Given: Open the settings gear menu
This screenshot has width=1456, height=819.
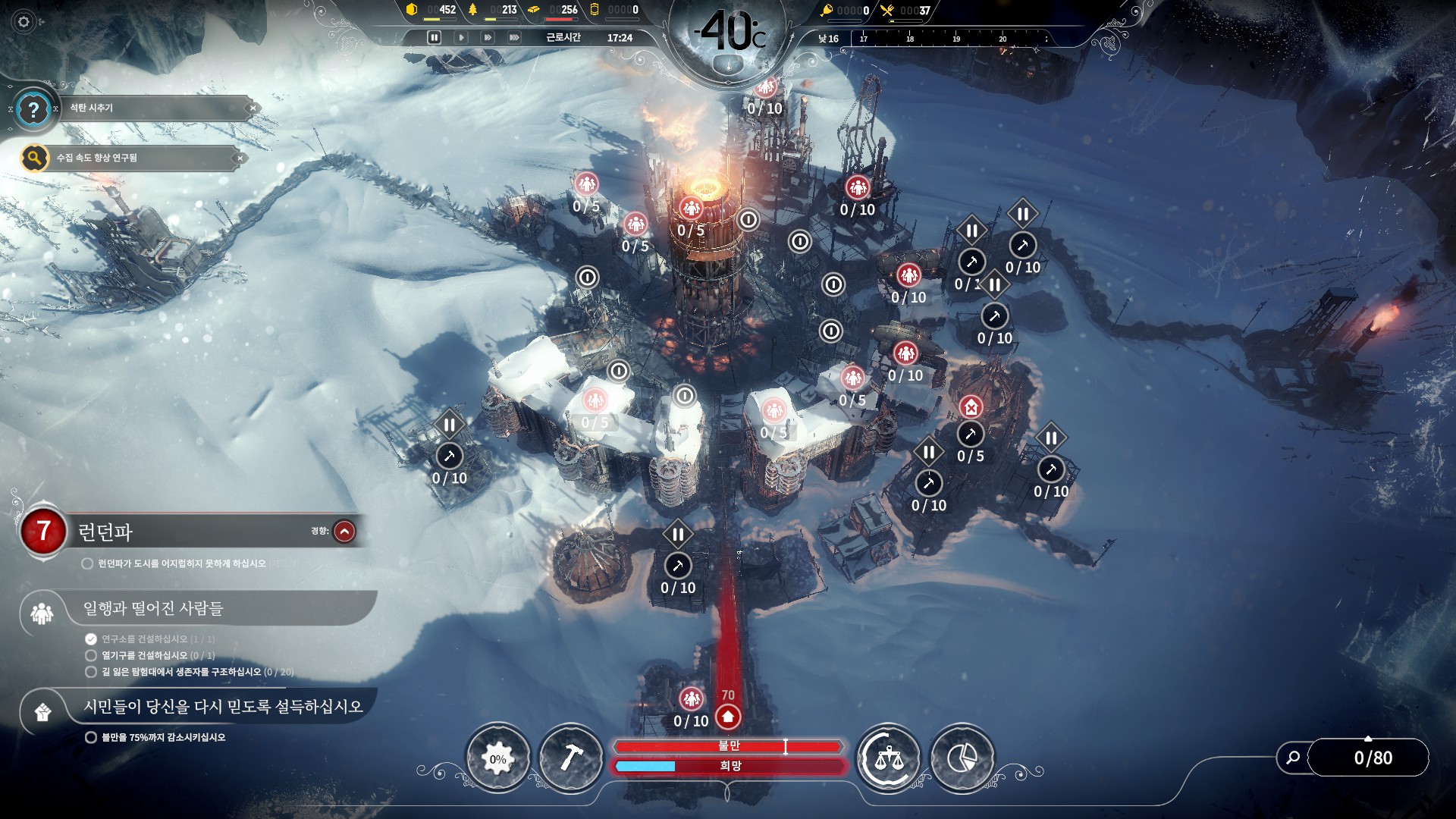Looking at the screenshot, I should tap(24, 22).
